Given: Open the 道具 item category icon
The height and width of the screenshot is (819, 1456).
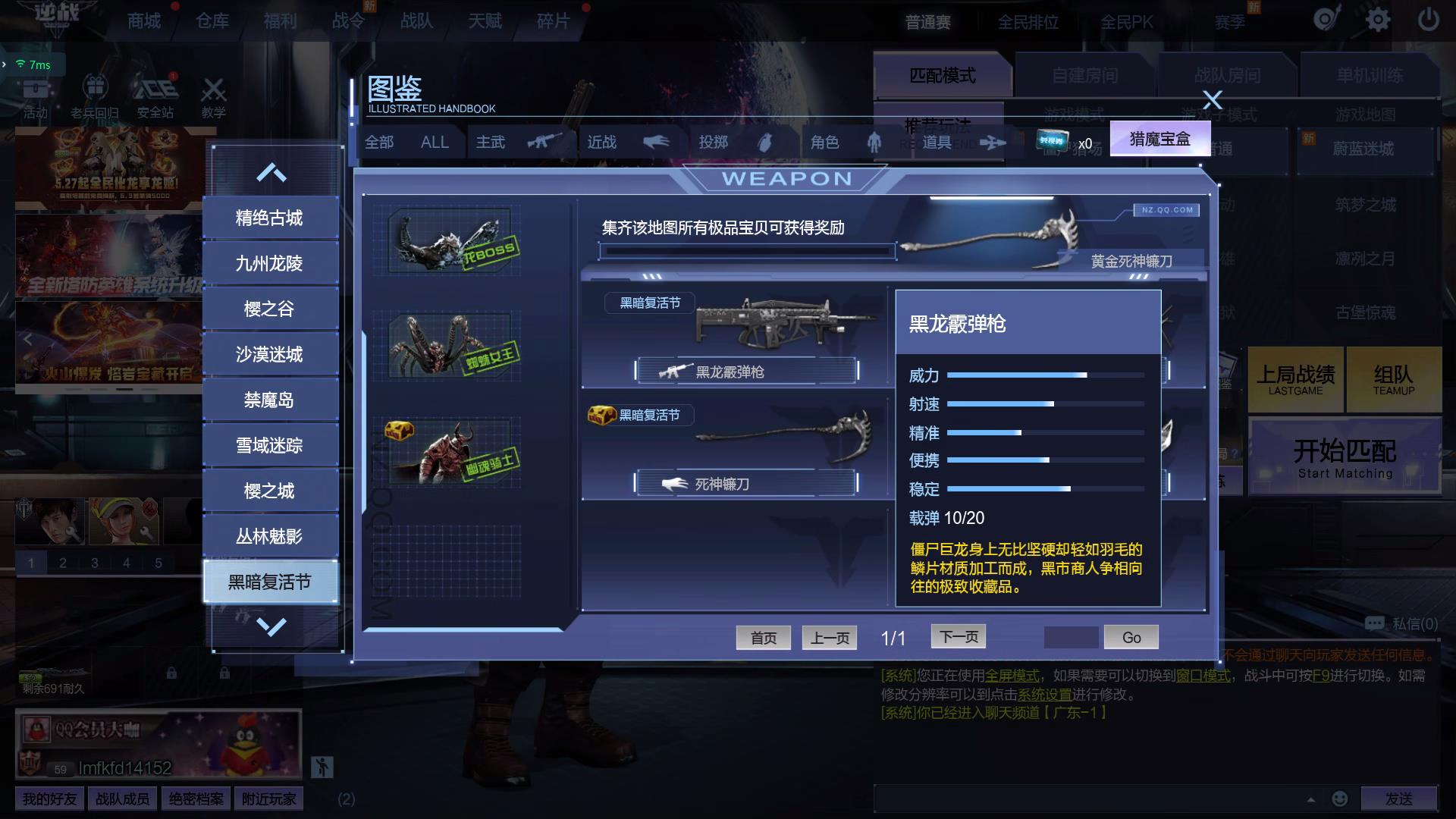Looking at the screenshot, I should click(993, 142).
